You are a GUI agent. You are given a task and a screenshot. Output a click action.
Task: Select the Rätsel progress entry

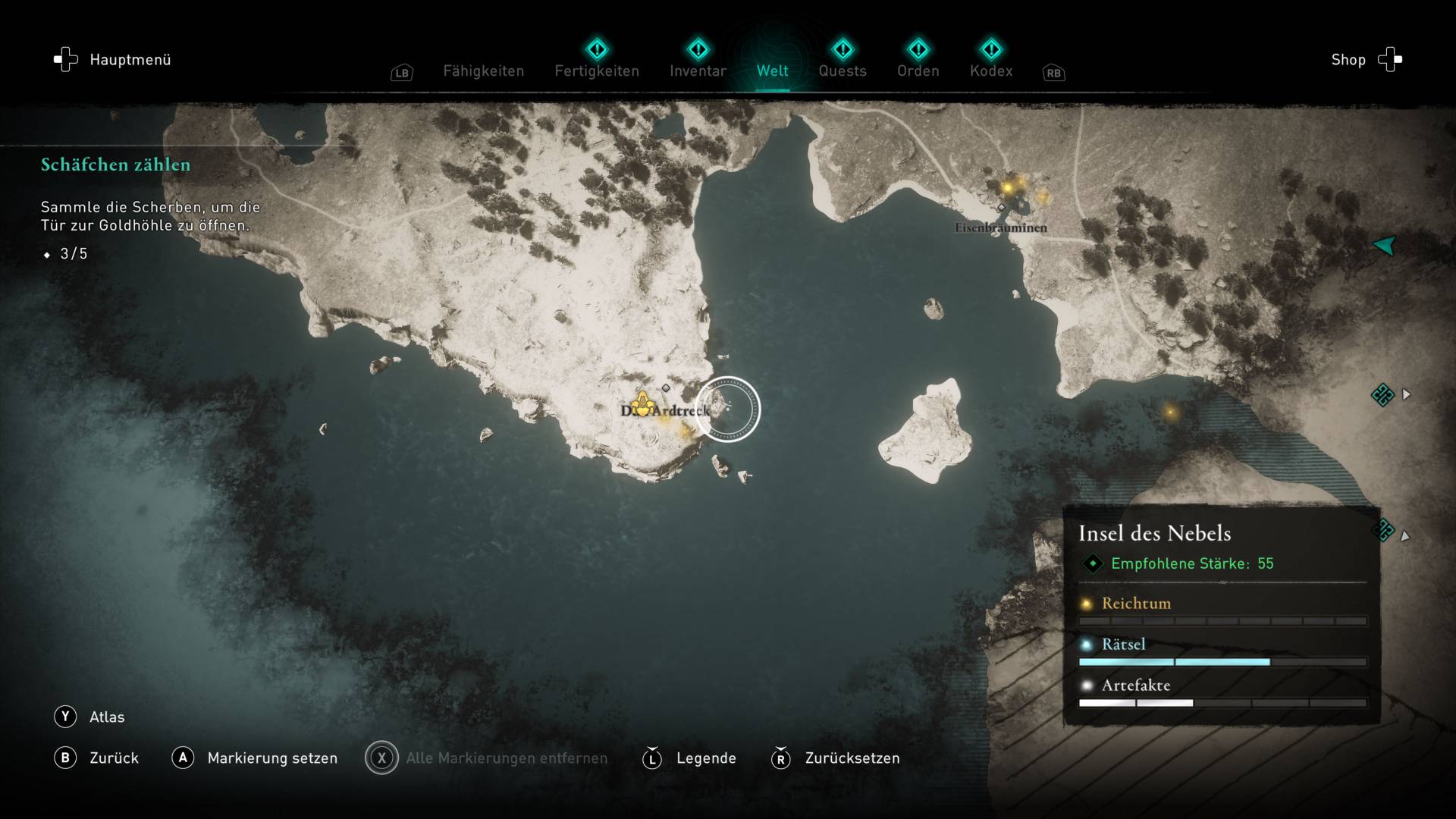(1122, 645)
